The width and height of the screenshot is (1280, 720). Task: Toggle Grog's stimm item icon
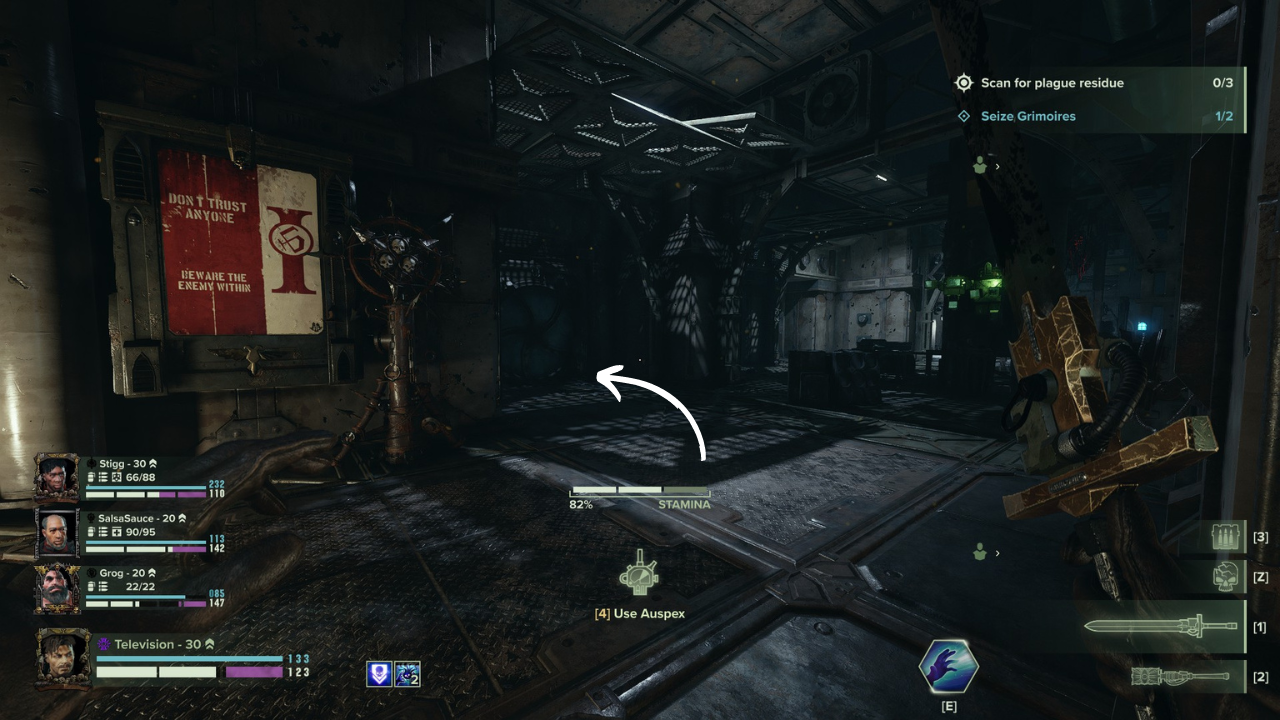(x=90, y=585)
